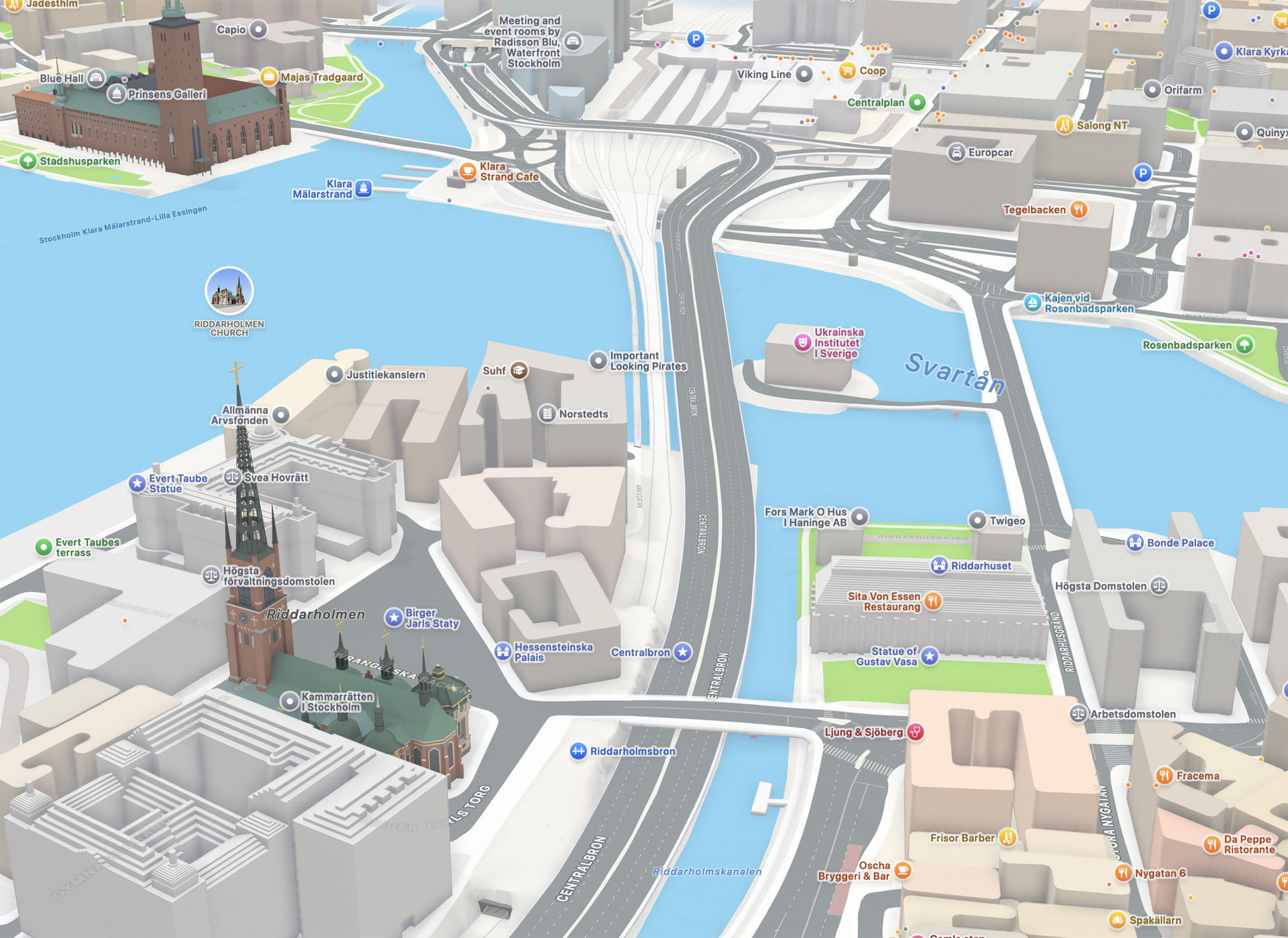The image size is (1288, 938).
Task: Open the Frisor Barber scissors pin
Action: coord(1006,838)
